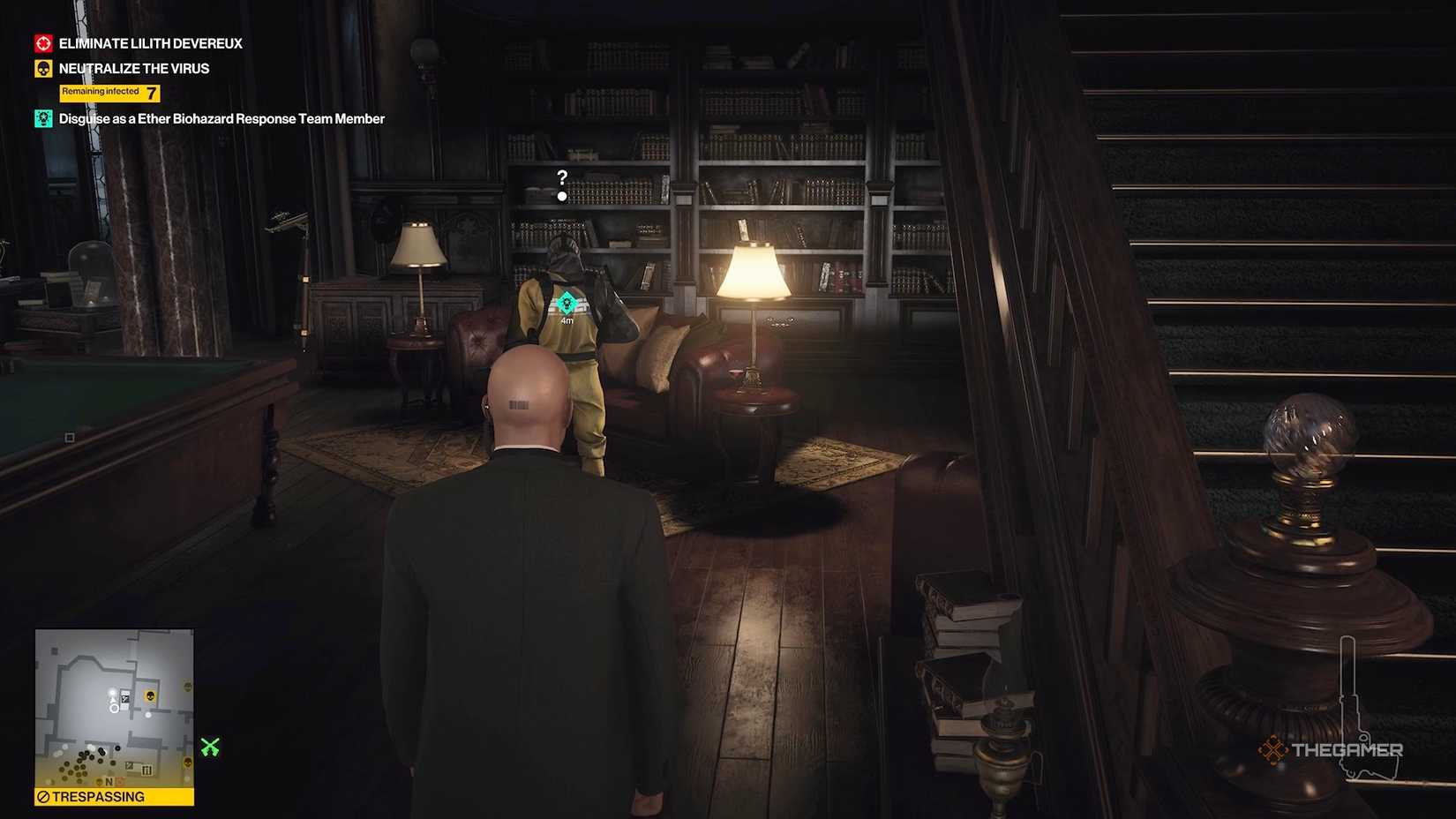Click the Remaining Infected 7 counter badge
Viewport: 1456px width, 819px height.
(x=109, y=93)
